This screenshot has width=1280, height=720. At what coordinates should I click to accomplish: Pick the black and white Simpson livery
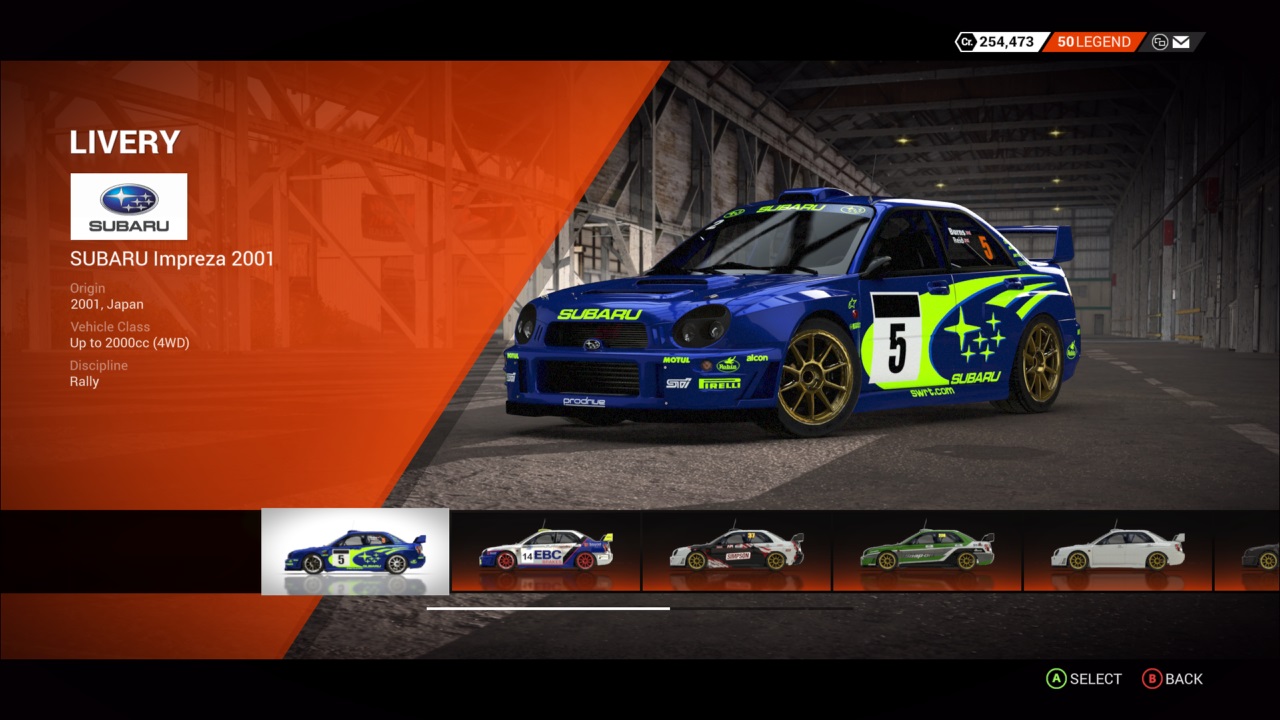click(x=736, y=552)
